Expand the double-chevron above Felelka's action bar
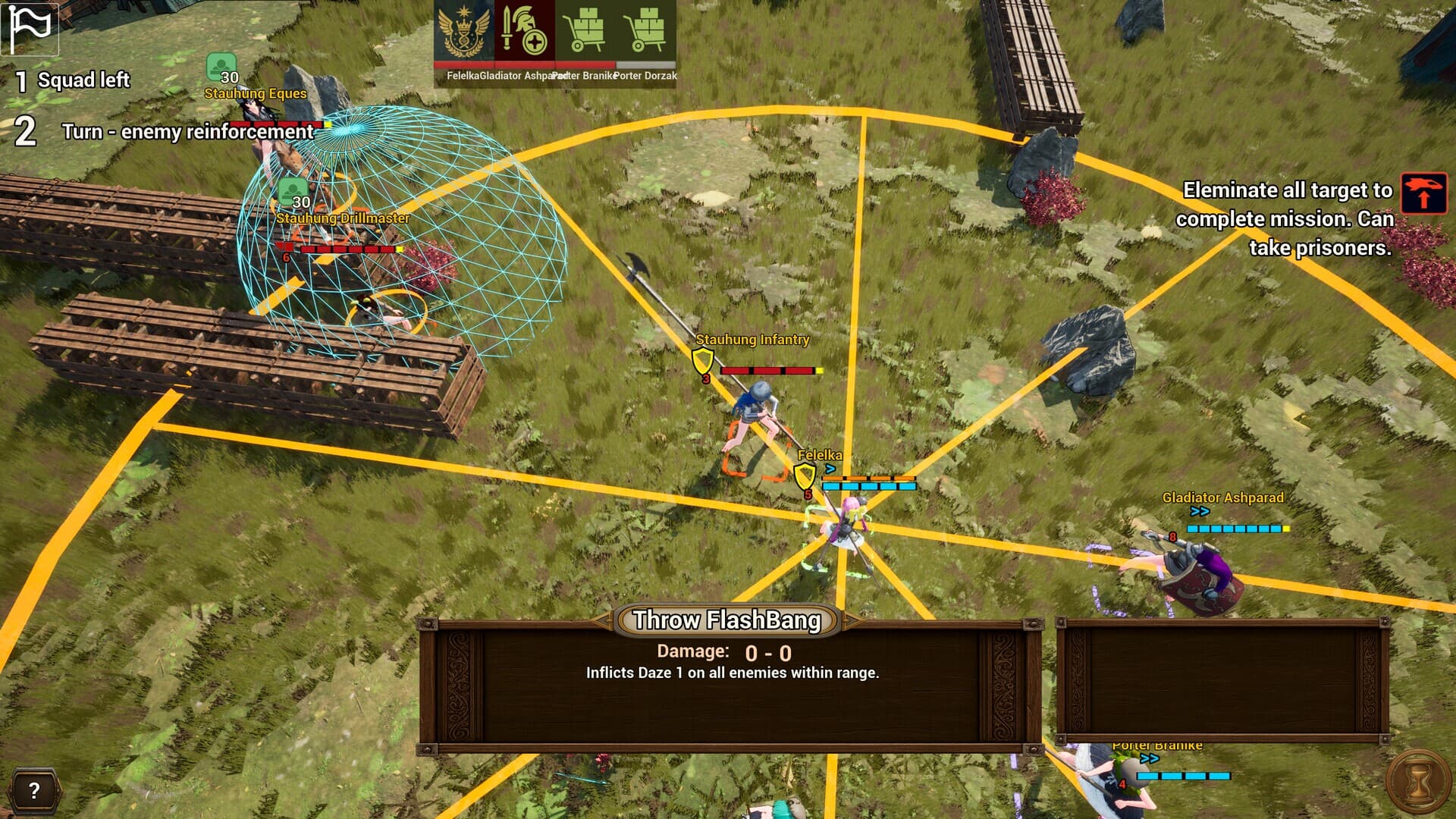Image resolution: width=1456 pixels, height=819 pixels. [832, 469]
